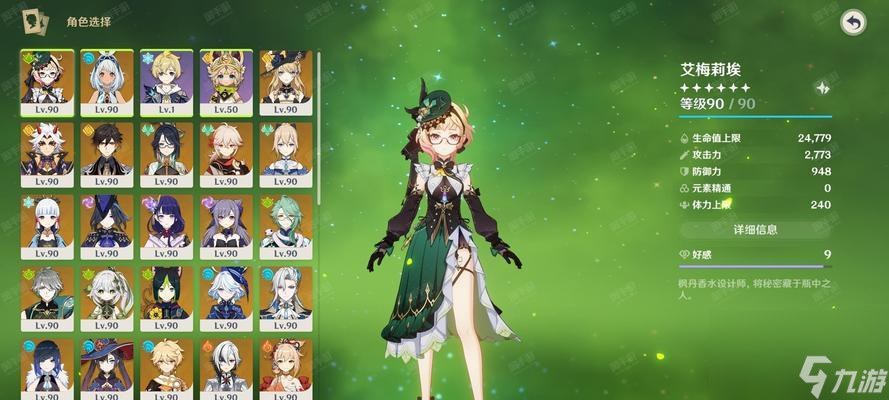Select Arataki Itto with red horns
The width and height of the screenshot is (889, 400).
click(x=45, y=154)
